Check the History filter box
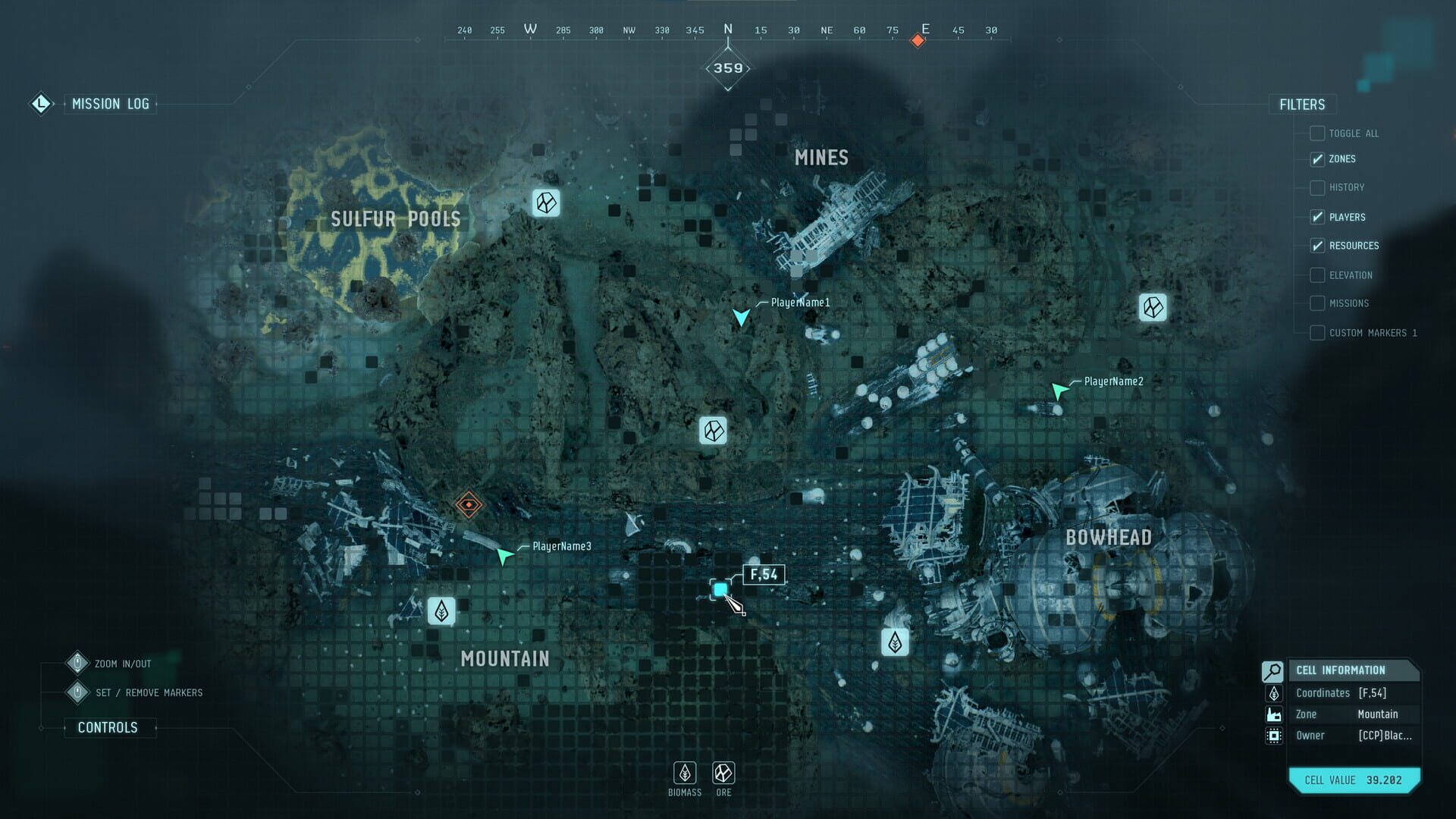 [1316, 187]
